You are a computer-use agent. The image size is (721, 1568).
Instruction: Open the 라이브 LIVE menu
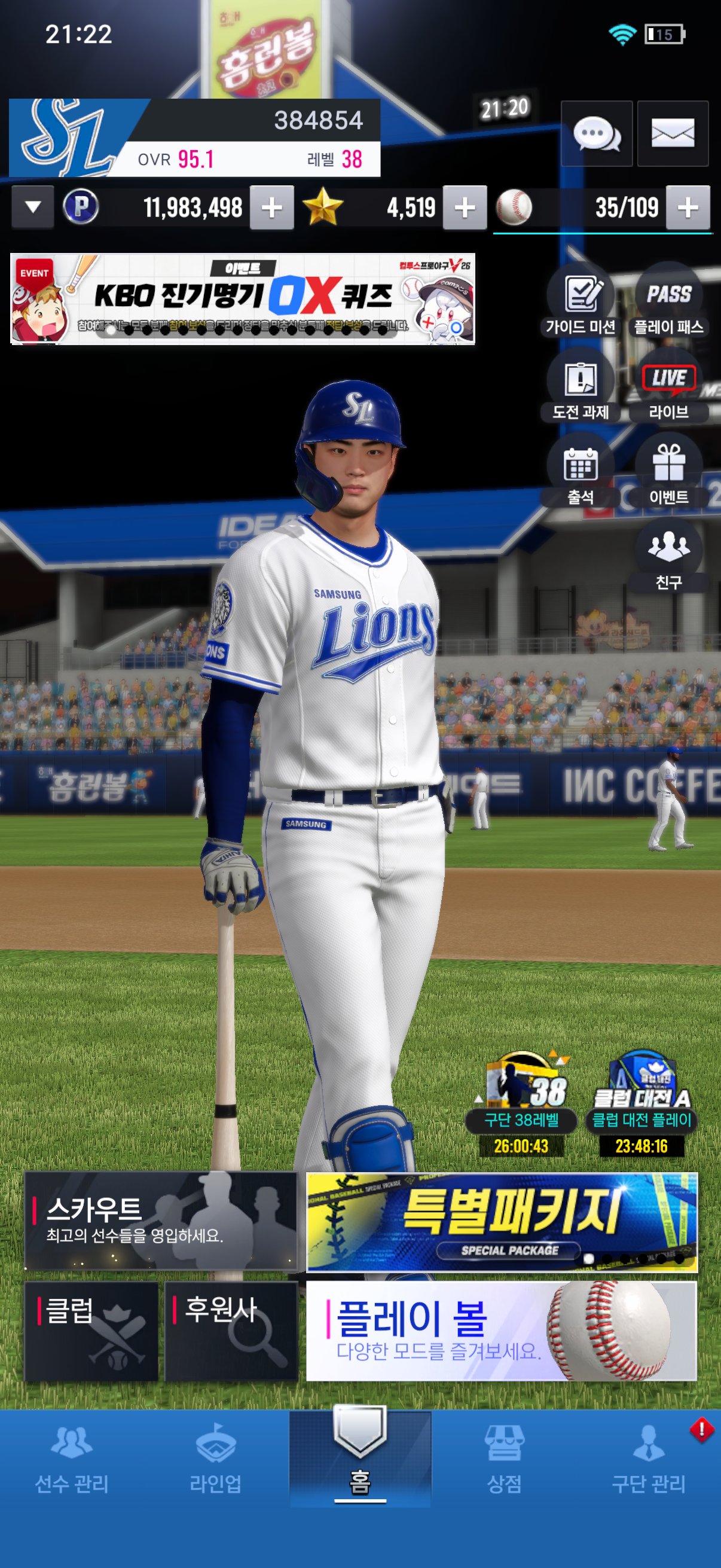(668, 388)
